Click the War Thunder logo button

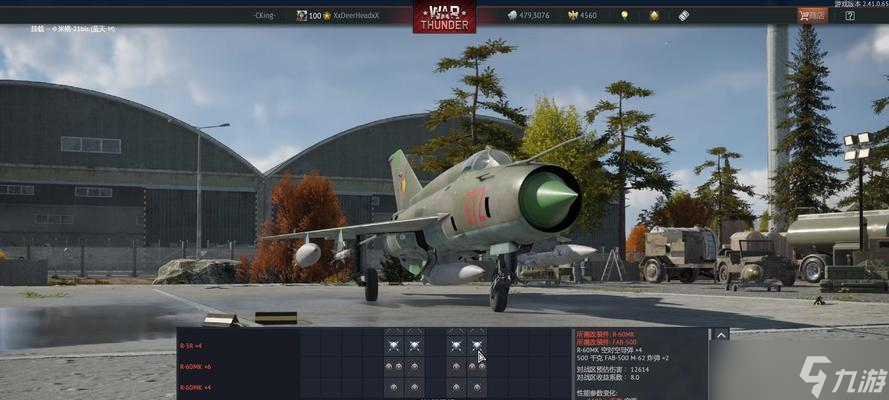444,16
